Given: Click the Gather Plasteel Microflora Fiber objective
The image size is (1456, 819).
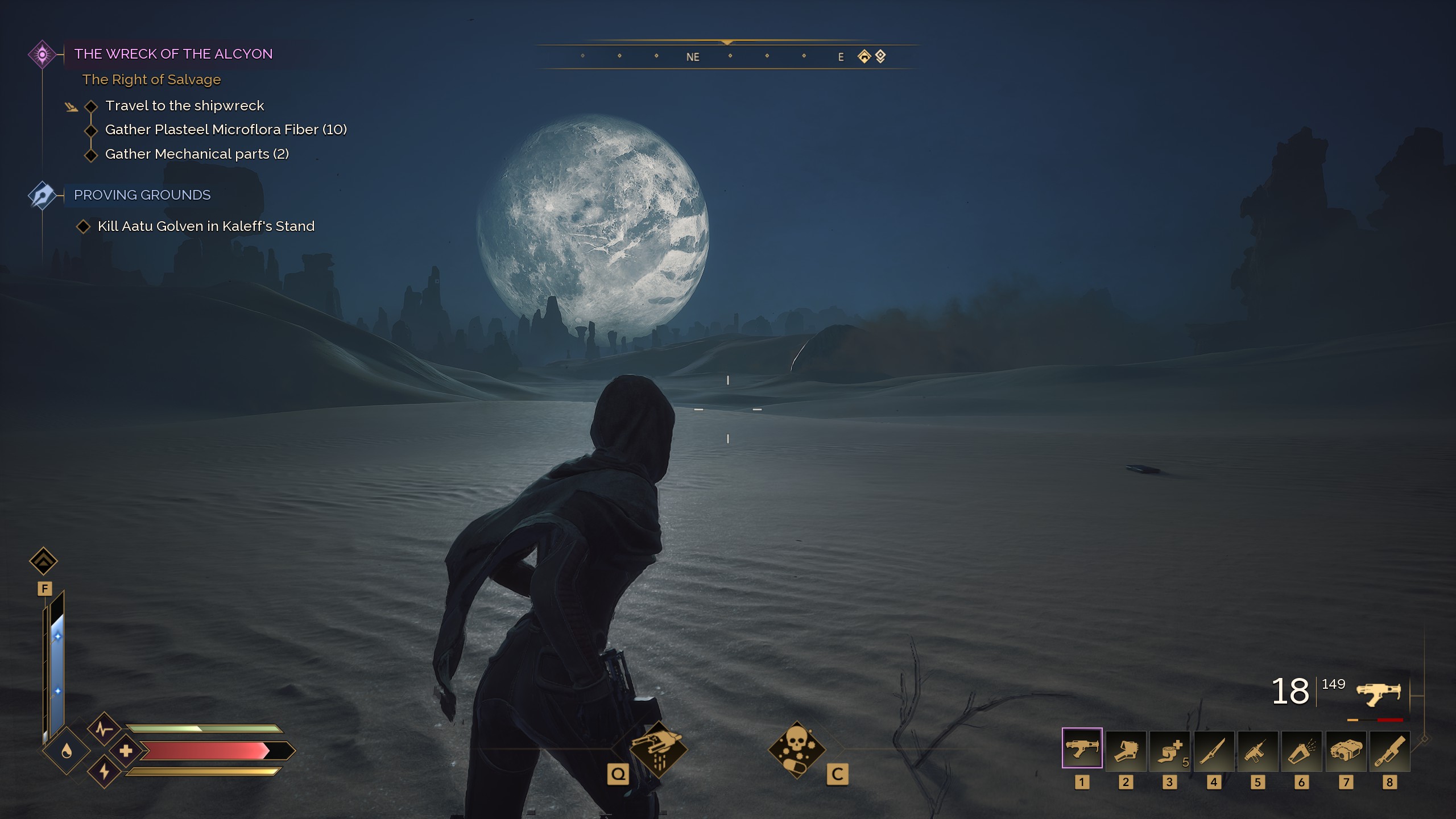Looking at the screenshot, I should (226, 130).
